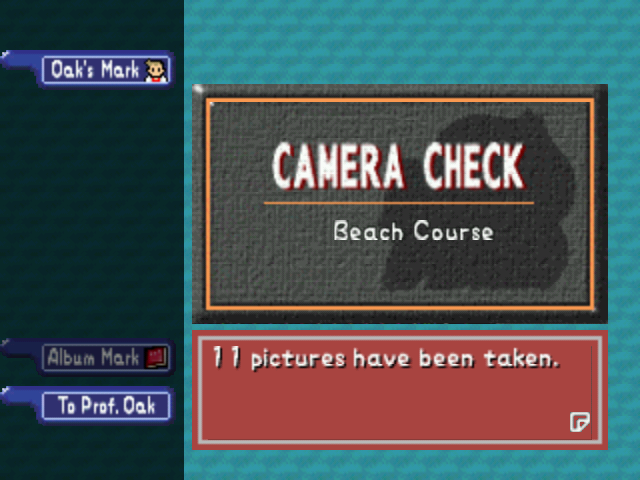Select the Oak's Mark button
This screenshot has height=480, width=640.
(106, 70)
